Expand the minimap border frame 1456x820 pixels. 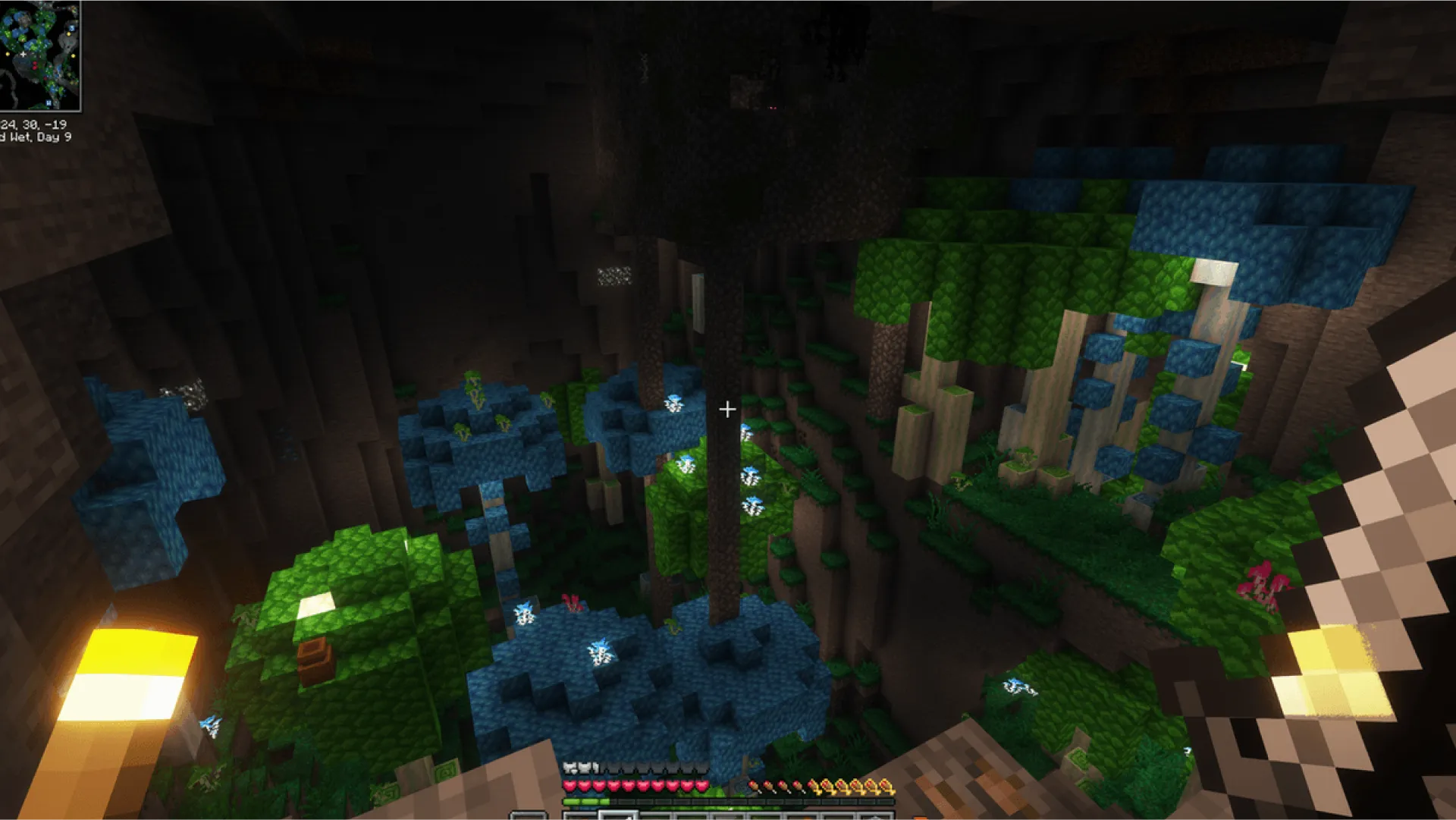pos(80,57)
